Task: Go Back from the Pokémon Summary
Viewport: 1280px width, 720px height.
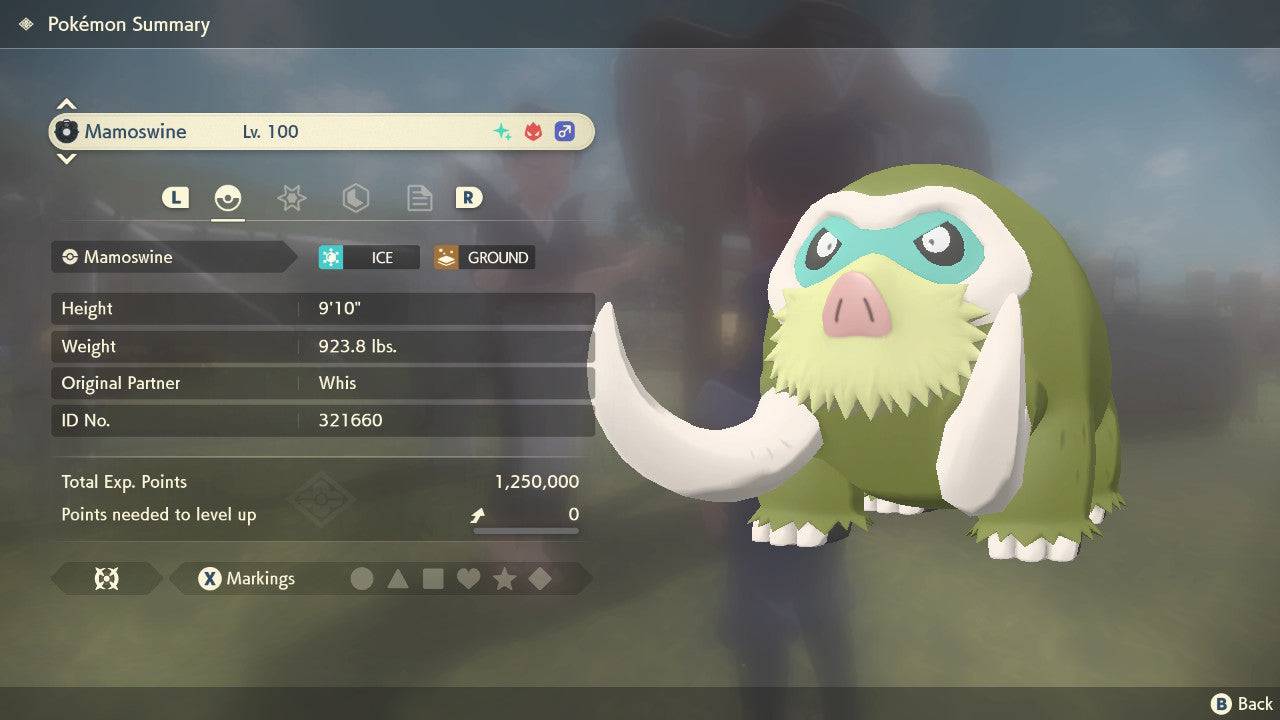Action: click(x=1242, y=704)
